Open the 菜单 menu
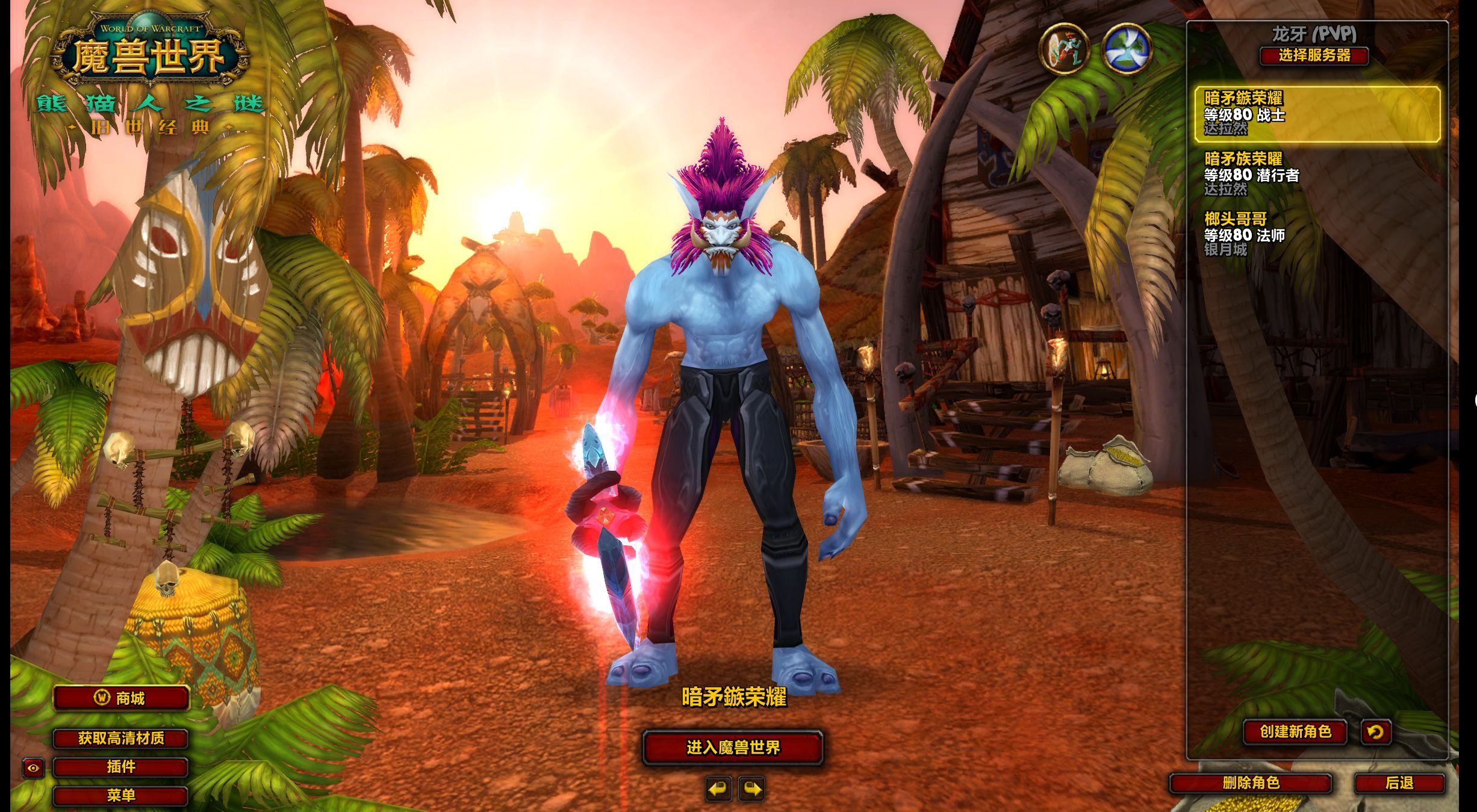1477x812 pixels. [121, 796]
